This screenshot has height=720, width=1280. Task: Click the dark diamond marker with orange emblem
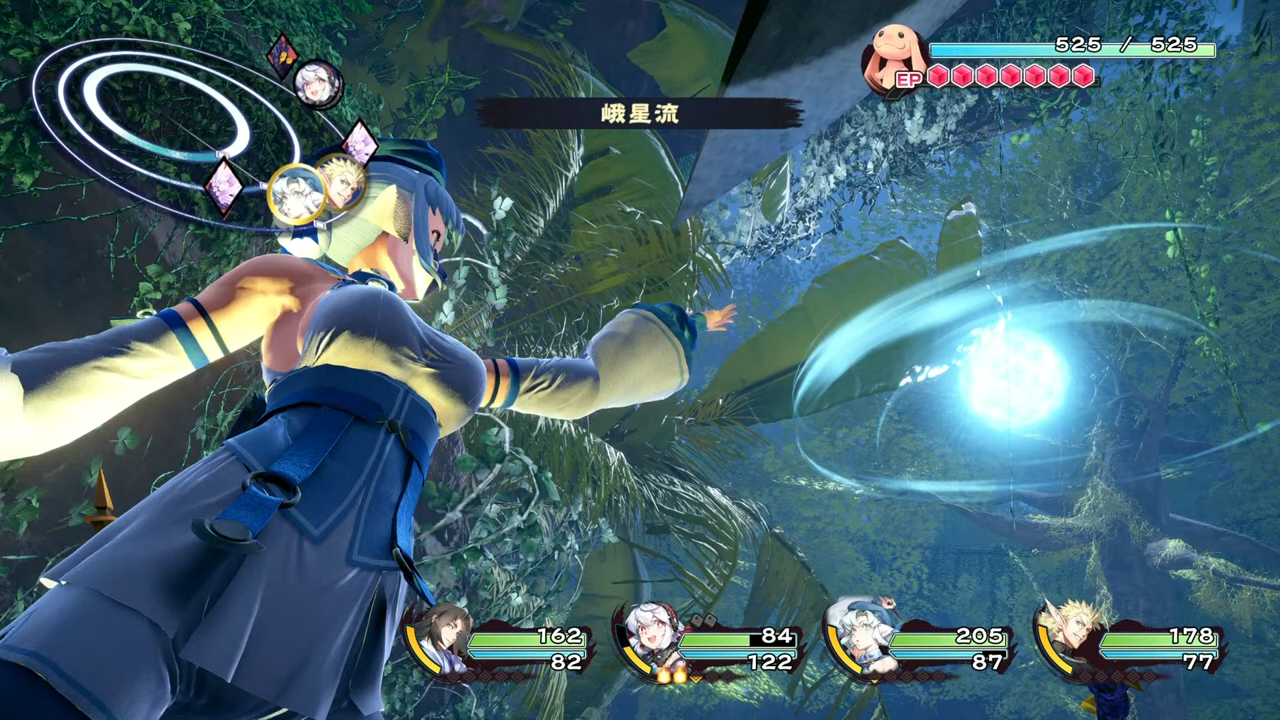coord(282,55)
